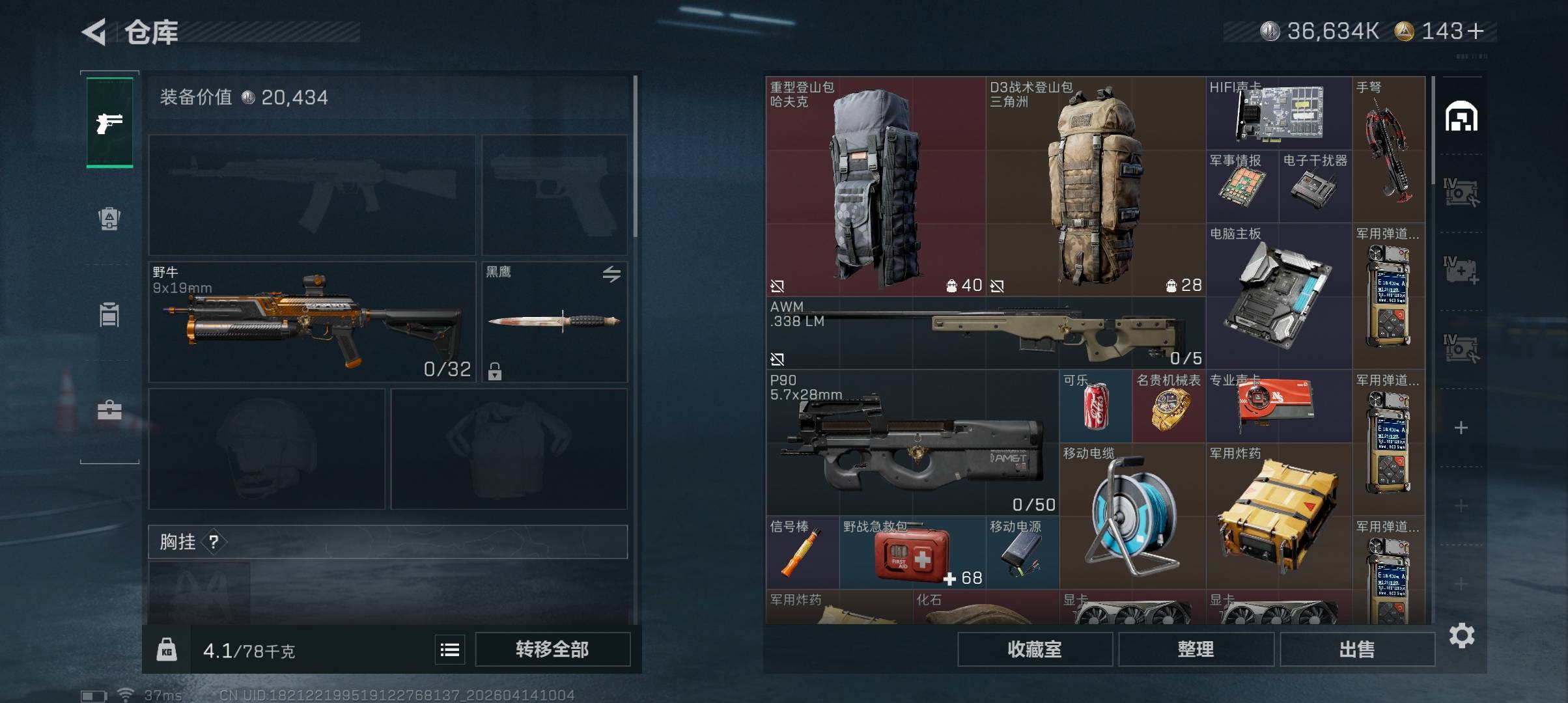
Task: Choose the D3战术登山包 tan backpack
Action: [x=1095, y=187]
